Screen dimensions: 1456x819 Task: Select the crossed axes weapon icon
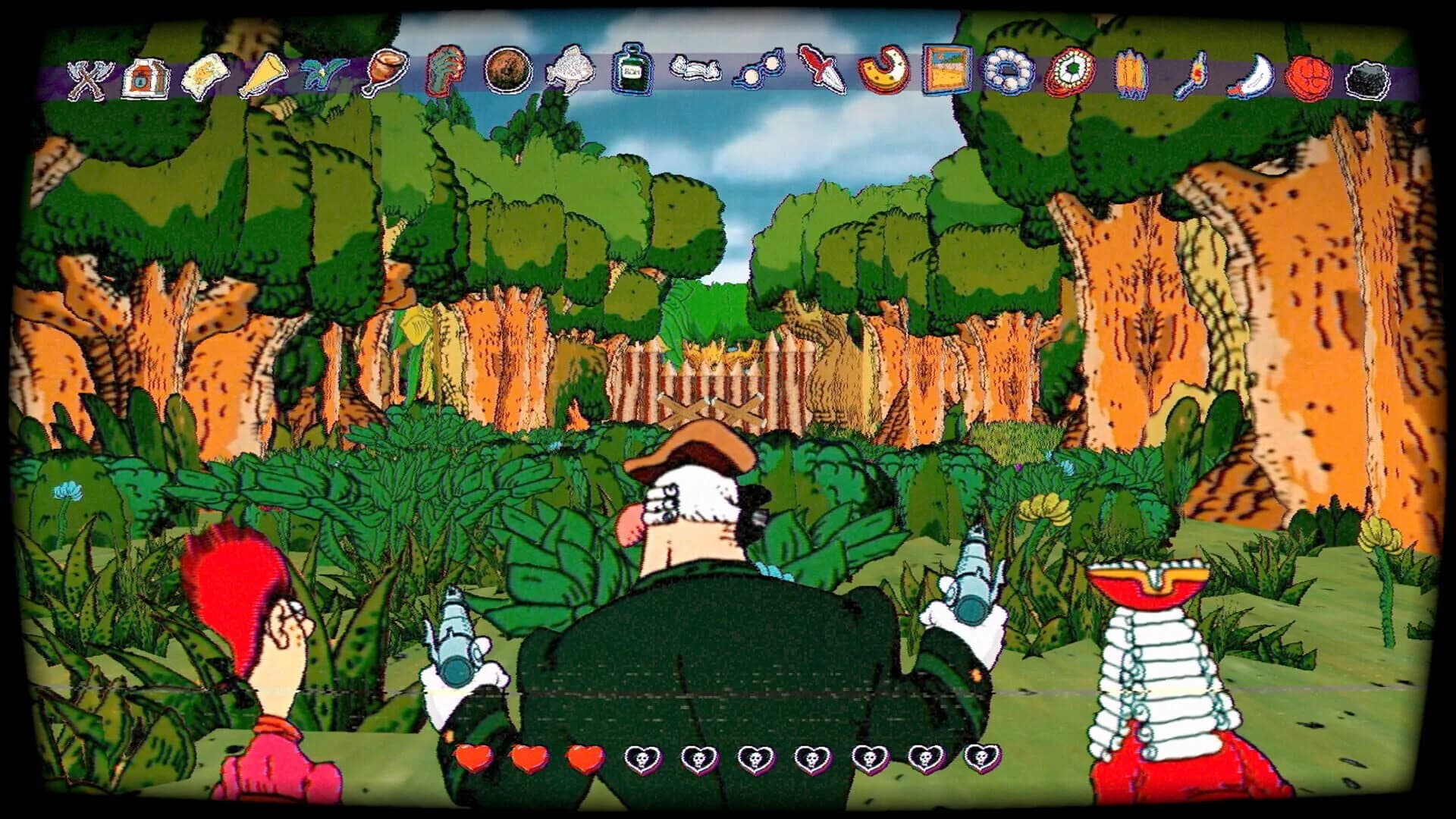click(87, 76)
